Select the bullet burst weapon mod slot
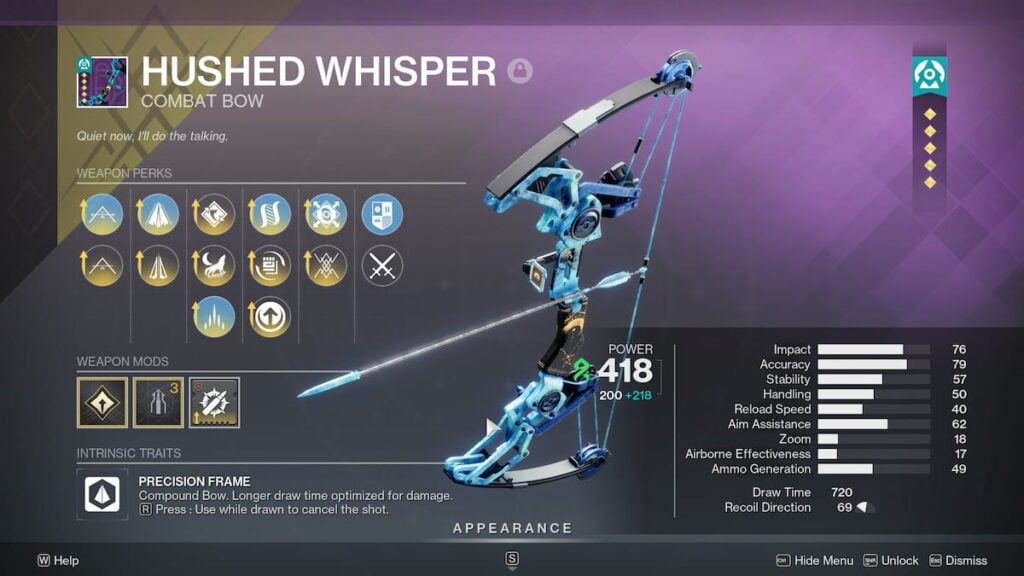This screenshot has height=576, width=1024. pyautogui.click(x=214, y=402)
